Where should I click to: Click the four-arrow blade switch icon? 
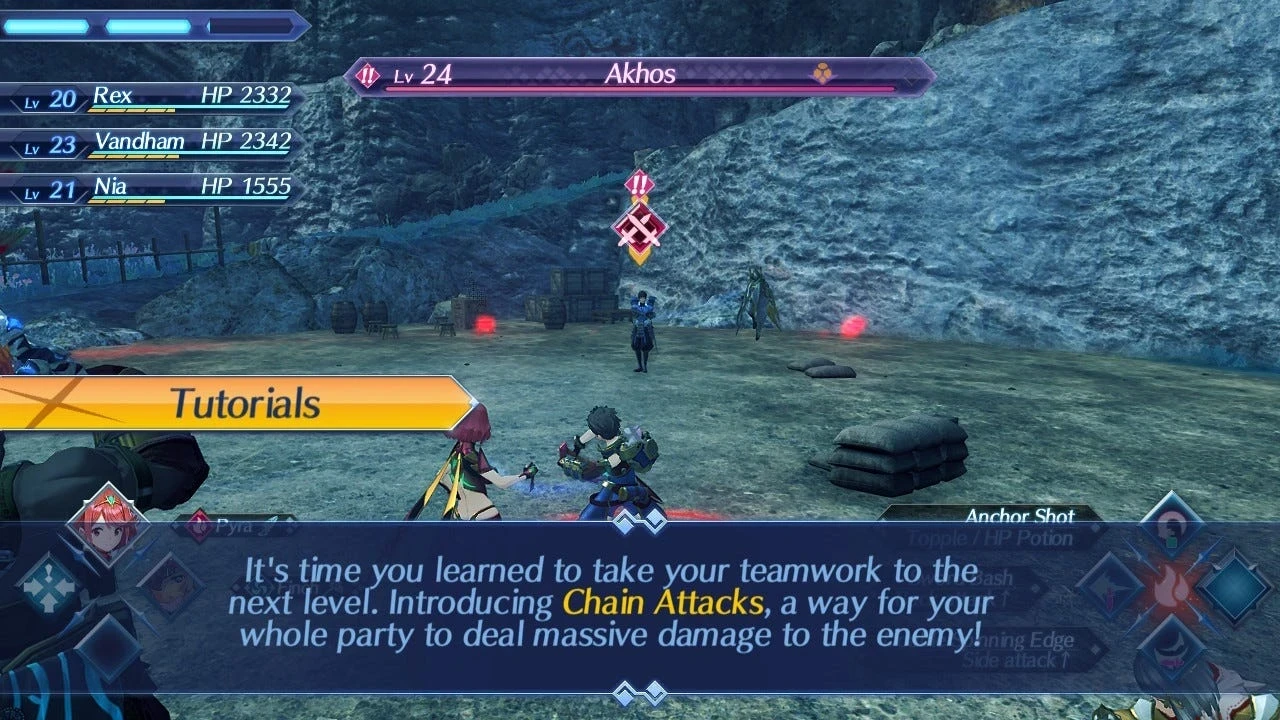click(48, 585)
